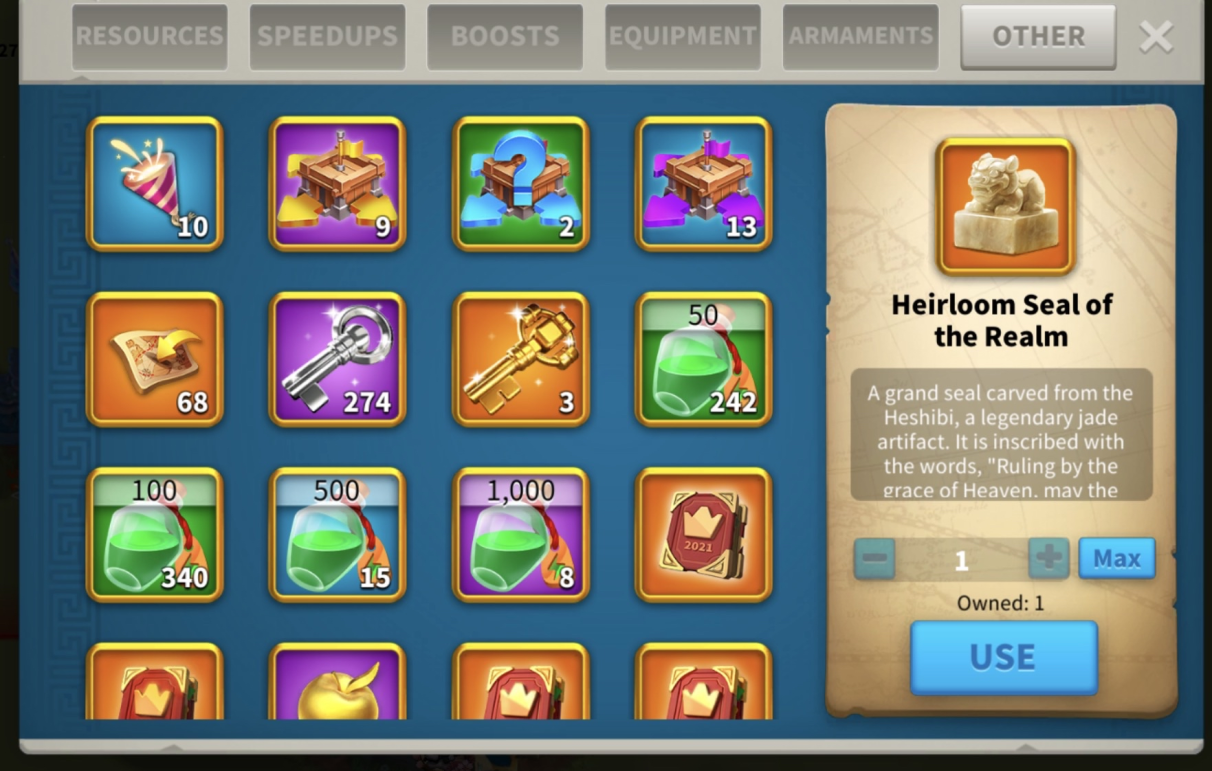Close the items window
This screenshot has width=1212, height=771.
(x=1156, y=37)
